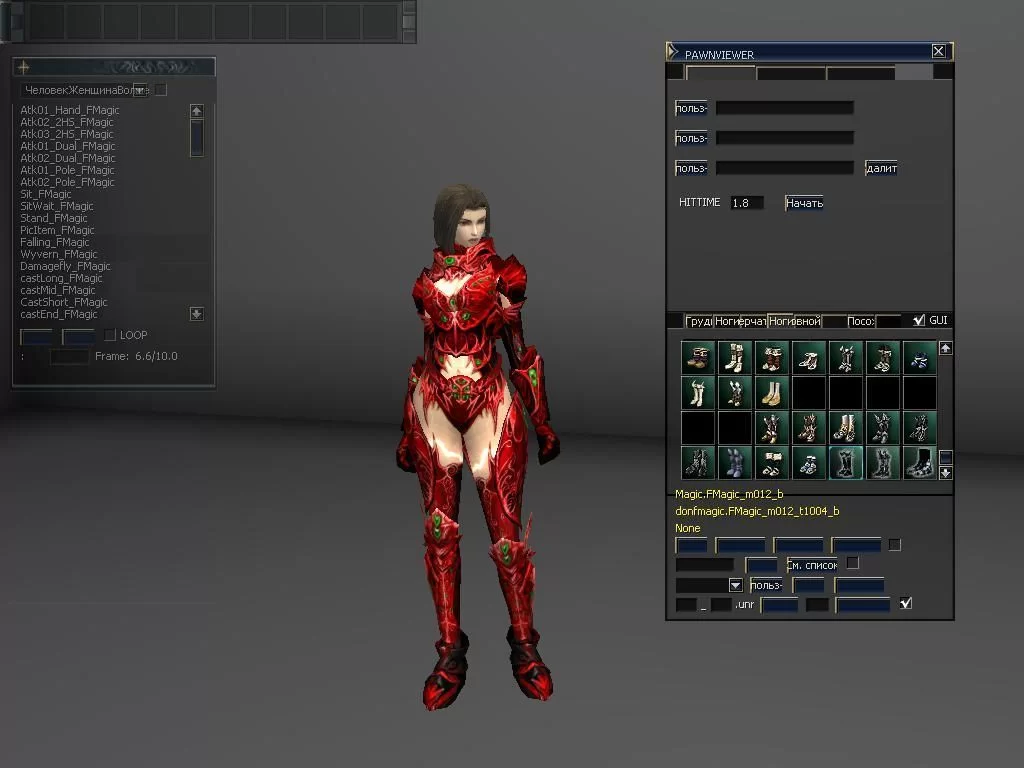1024x768 pixels.
Task: Close the PAWNVIEWER window
Action: tap(938, 51)
